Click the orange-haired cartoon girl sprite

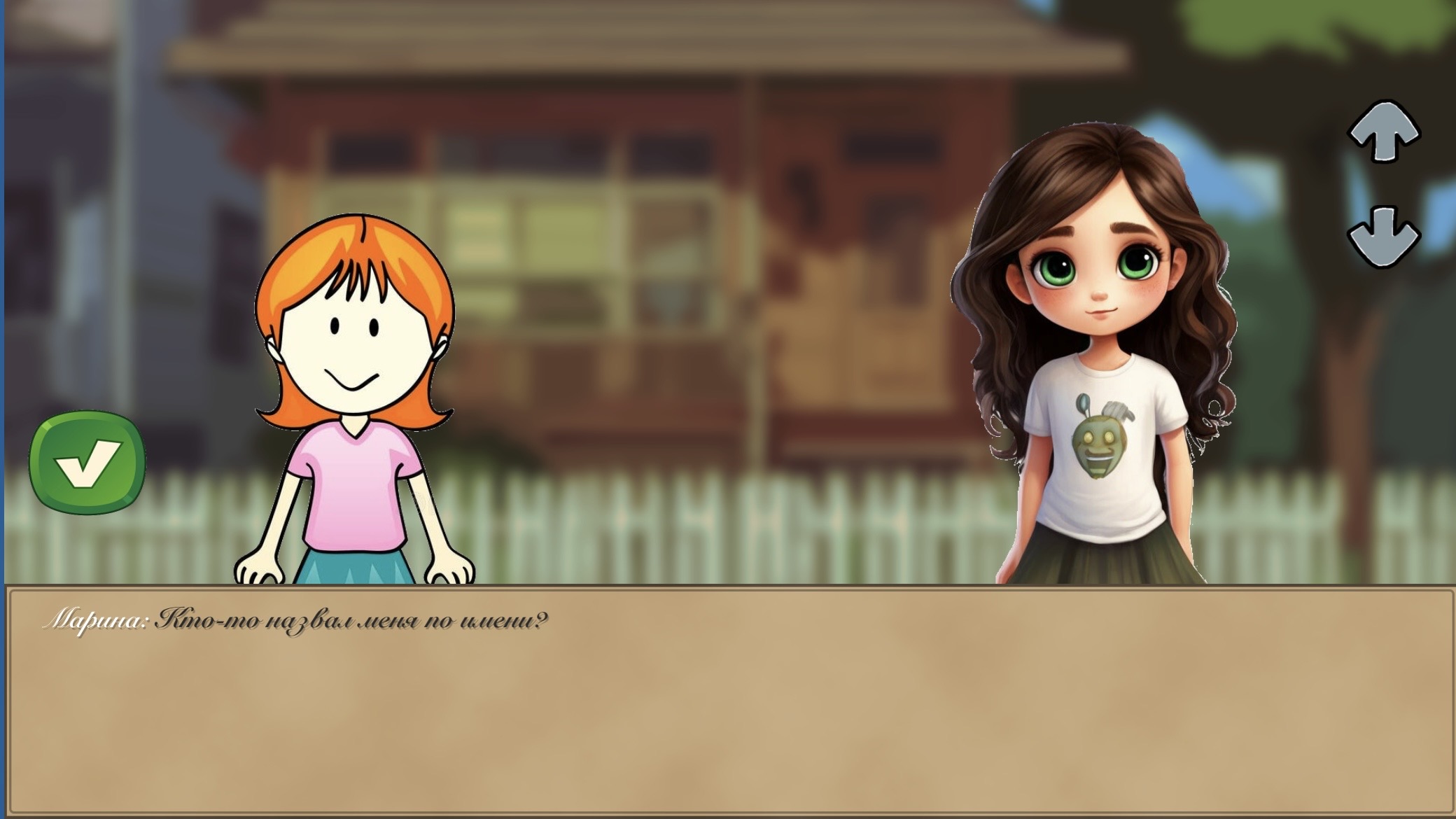[x=357, y=392]
